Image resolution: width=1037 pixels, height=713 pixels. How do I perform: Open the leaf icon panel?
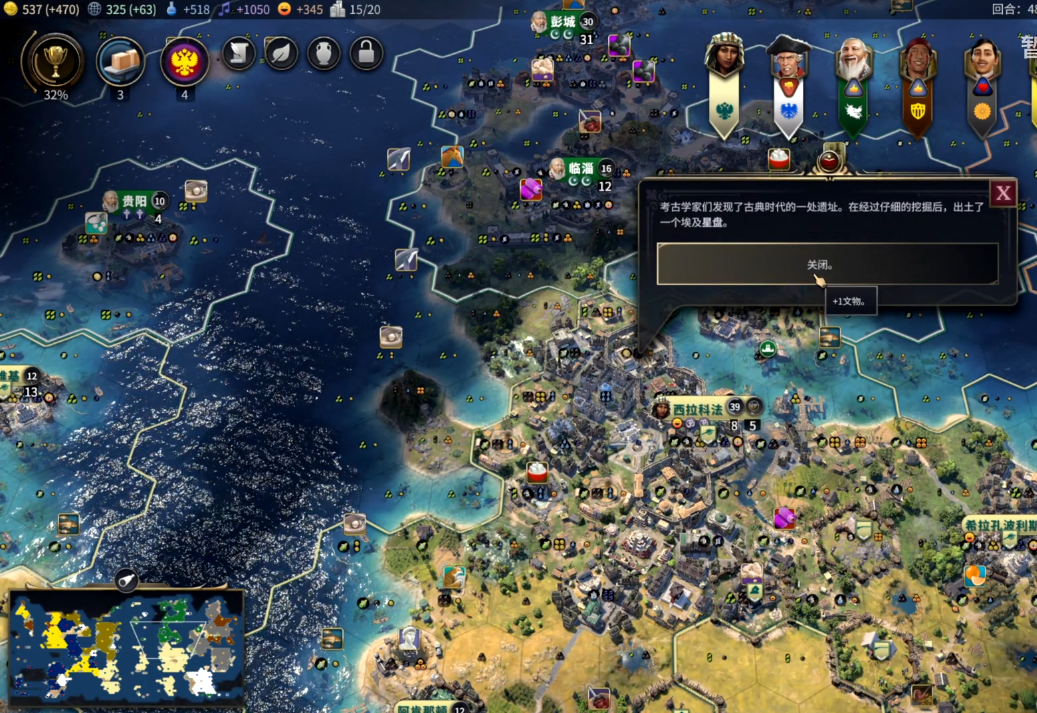(281, 53)
